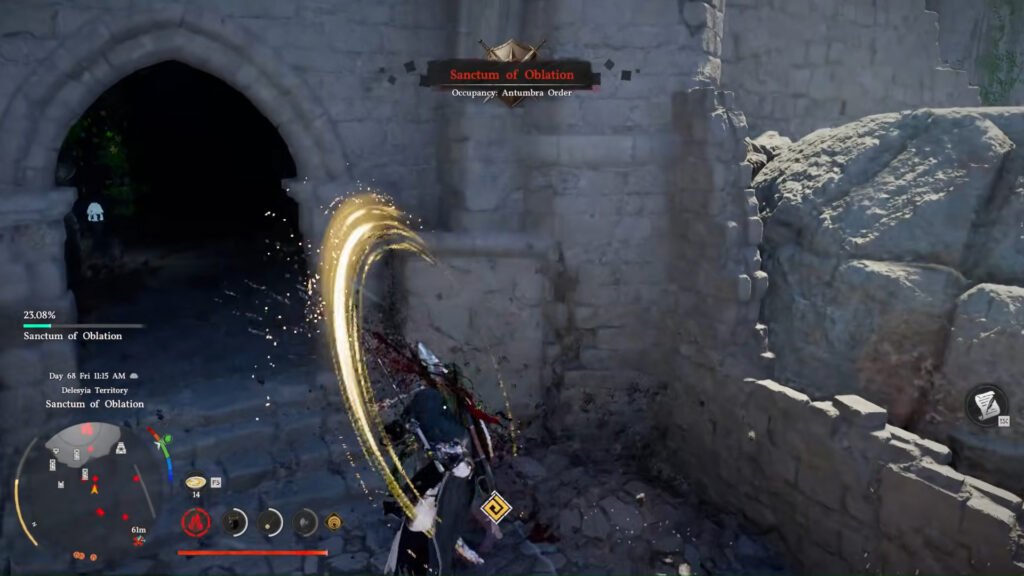
Task: Use the food bowl consumable slot
Action: [195, 482]
